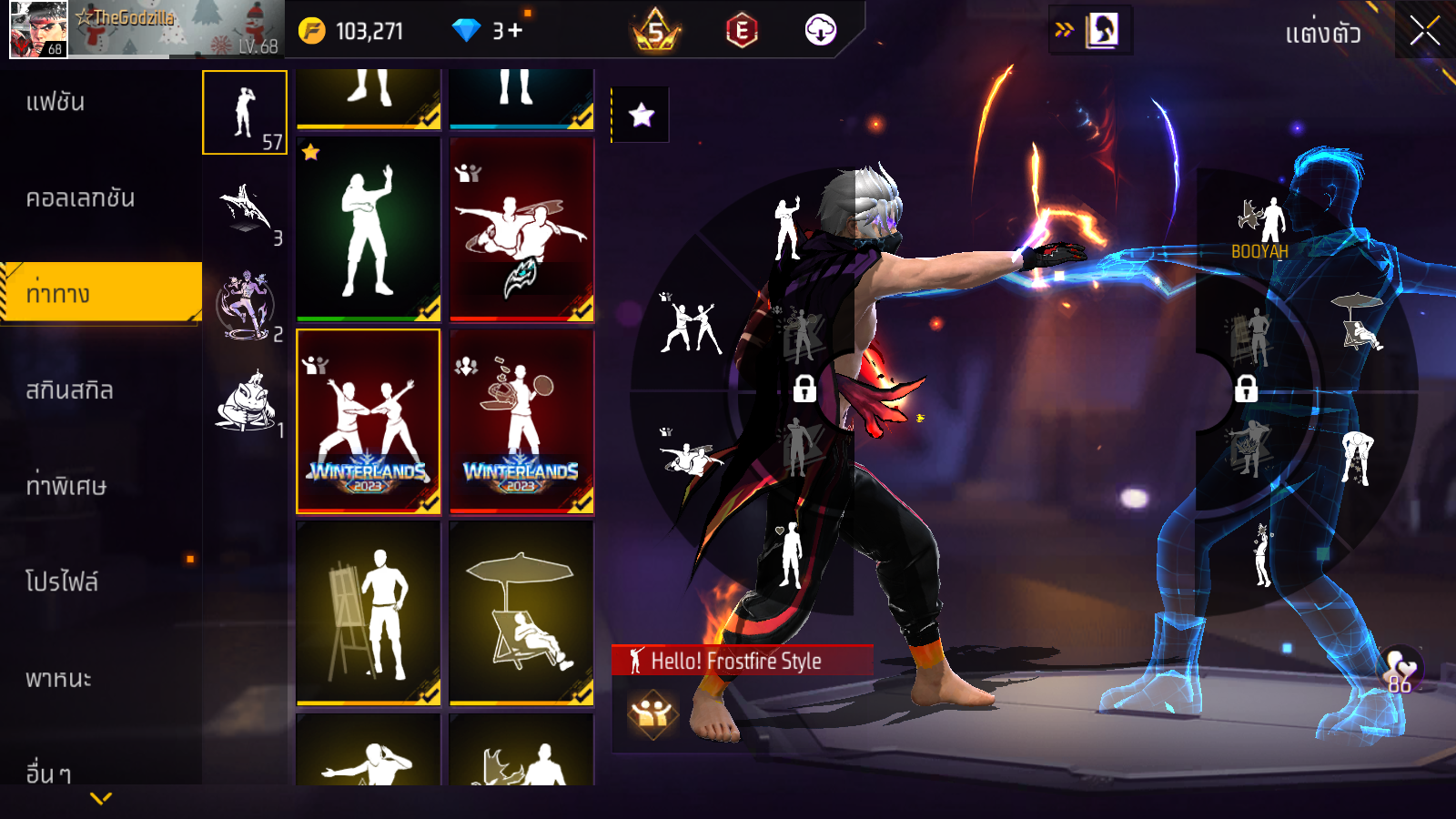The height and width of the screenshot is (819, 1456).
Task: Select the painter with easel emote
Action: [369, 613]
